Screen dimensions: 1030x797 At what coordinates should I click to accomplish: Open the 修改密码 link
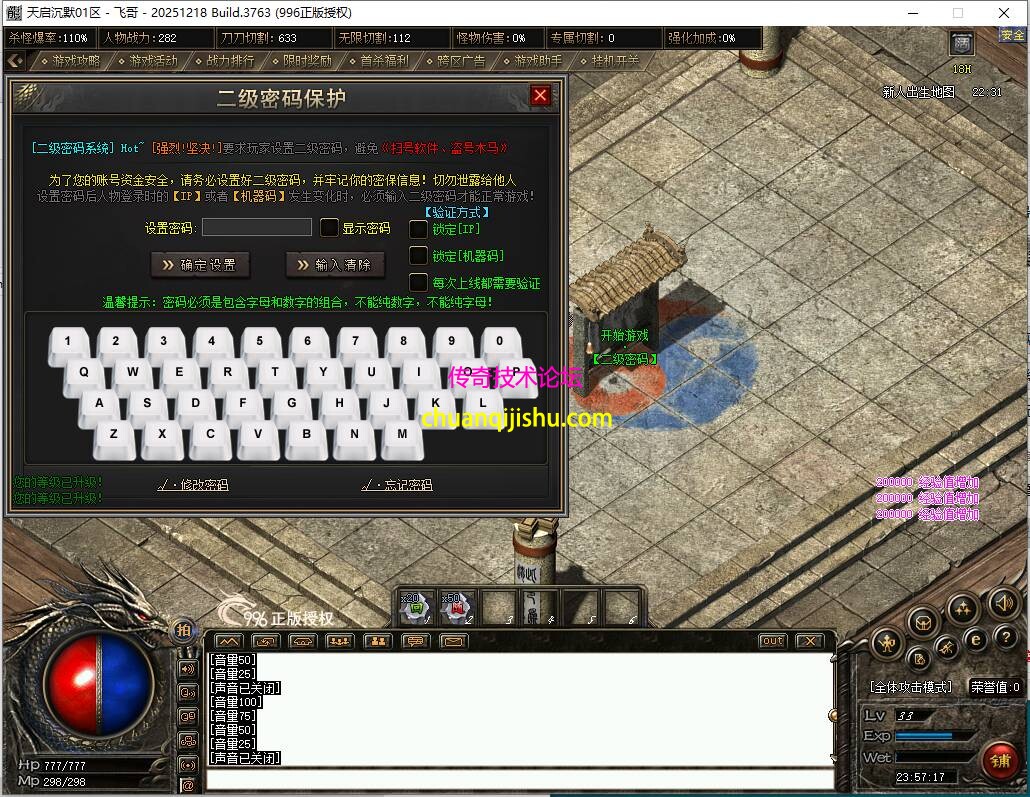point(194,485)
